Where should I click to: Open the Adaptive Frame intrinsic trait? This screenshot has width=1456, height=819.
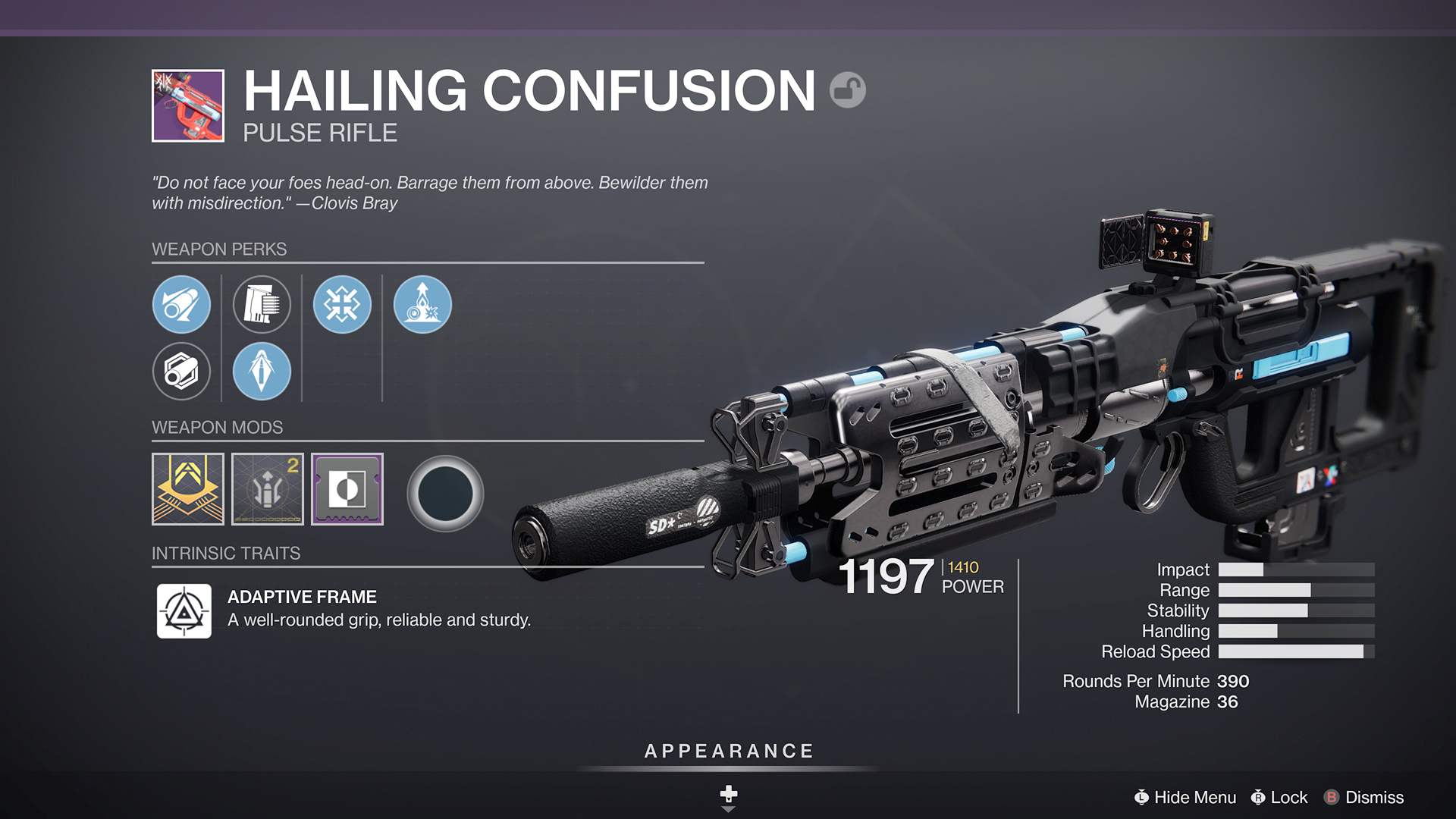[184, 611]
